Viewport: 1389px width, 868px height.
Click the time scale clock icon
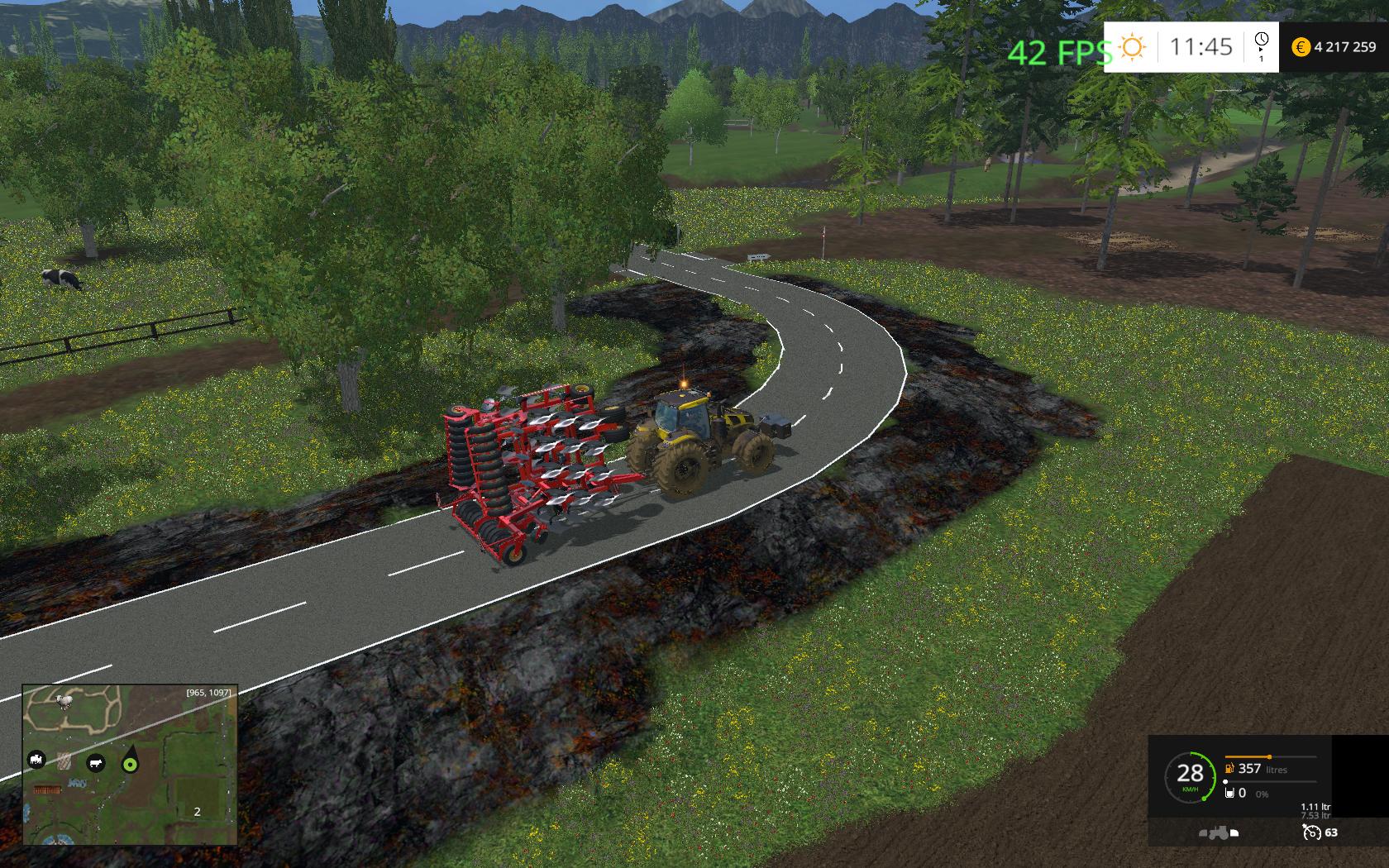pyautogui.click(x=1261, y=41)
